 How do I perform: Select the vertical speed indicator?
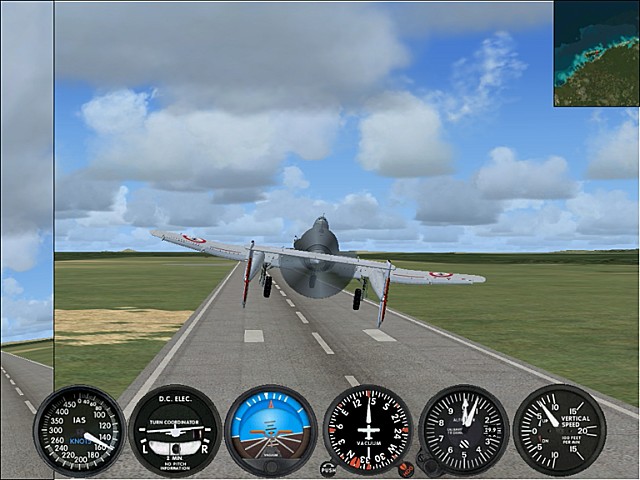(x=560, y=428)
